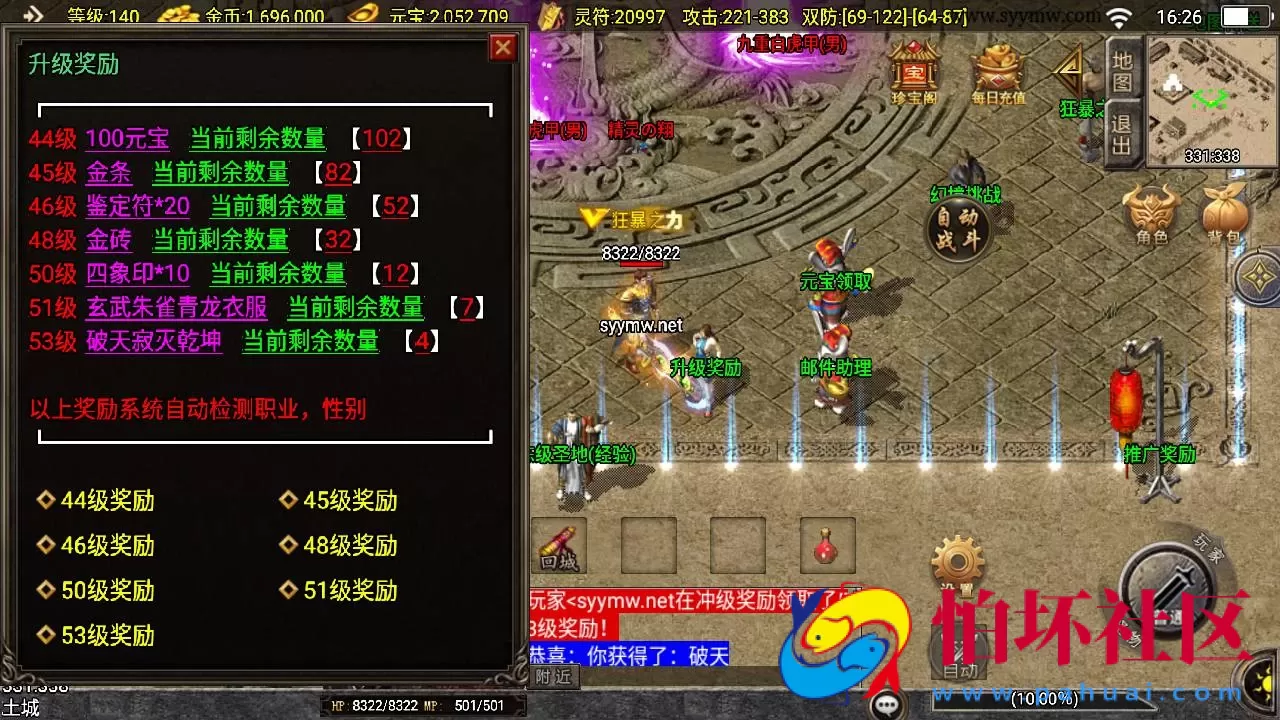Image resolution: width=1280 pixels, height=720 pixels.
Task: Toggle 自动战斗 auto battle mode
Action: (x=957, y=229)
